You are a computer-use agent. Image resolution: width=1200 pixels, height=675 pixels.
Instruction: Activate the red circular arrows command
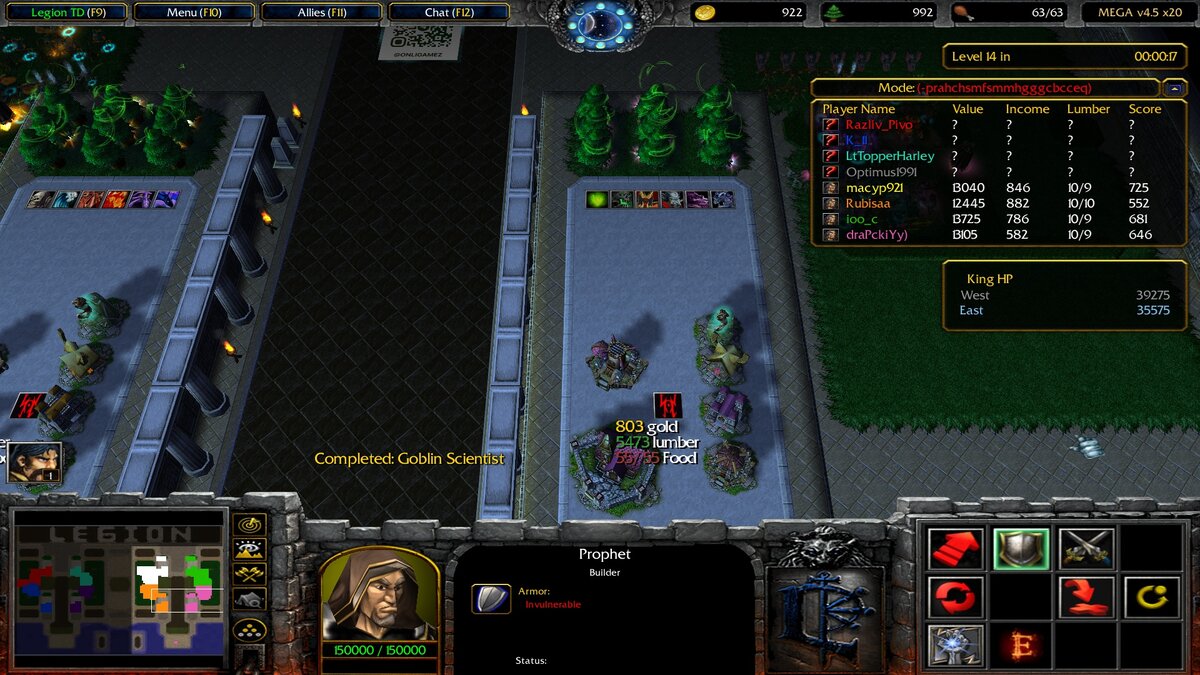coord(955,597)
